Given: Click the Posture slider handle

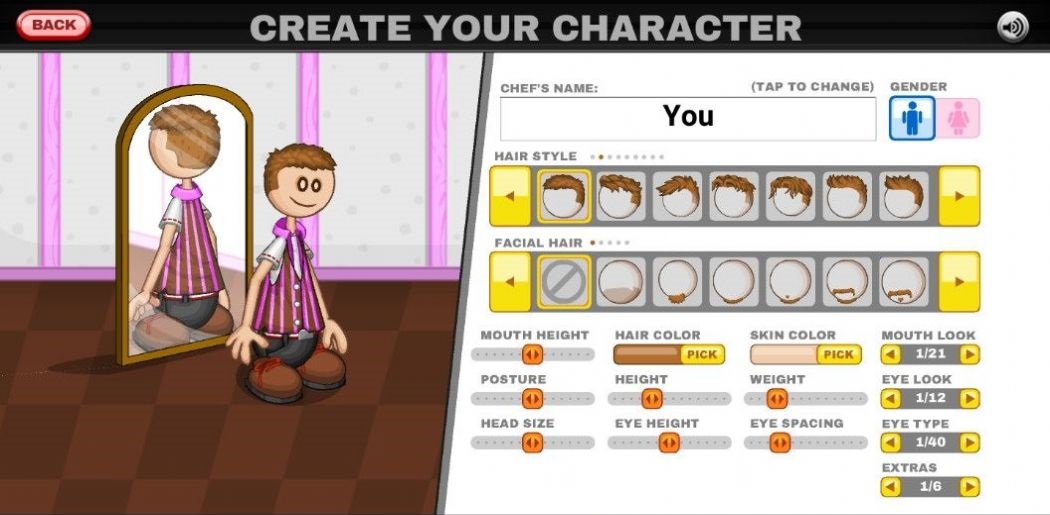Looking at the screenshot, I should pyautogui.click(x=532, y=399).
